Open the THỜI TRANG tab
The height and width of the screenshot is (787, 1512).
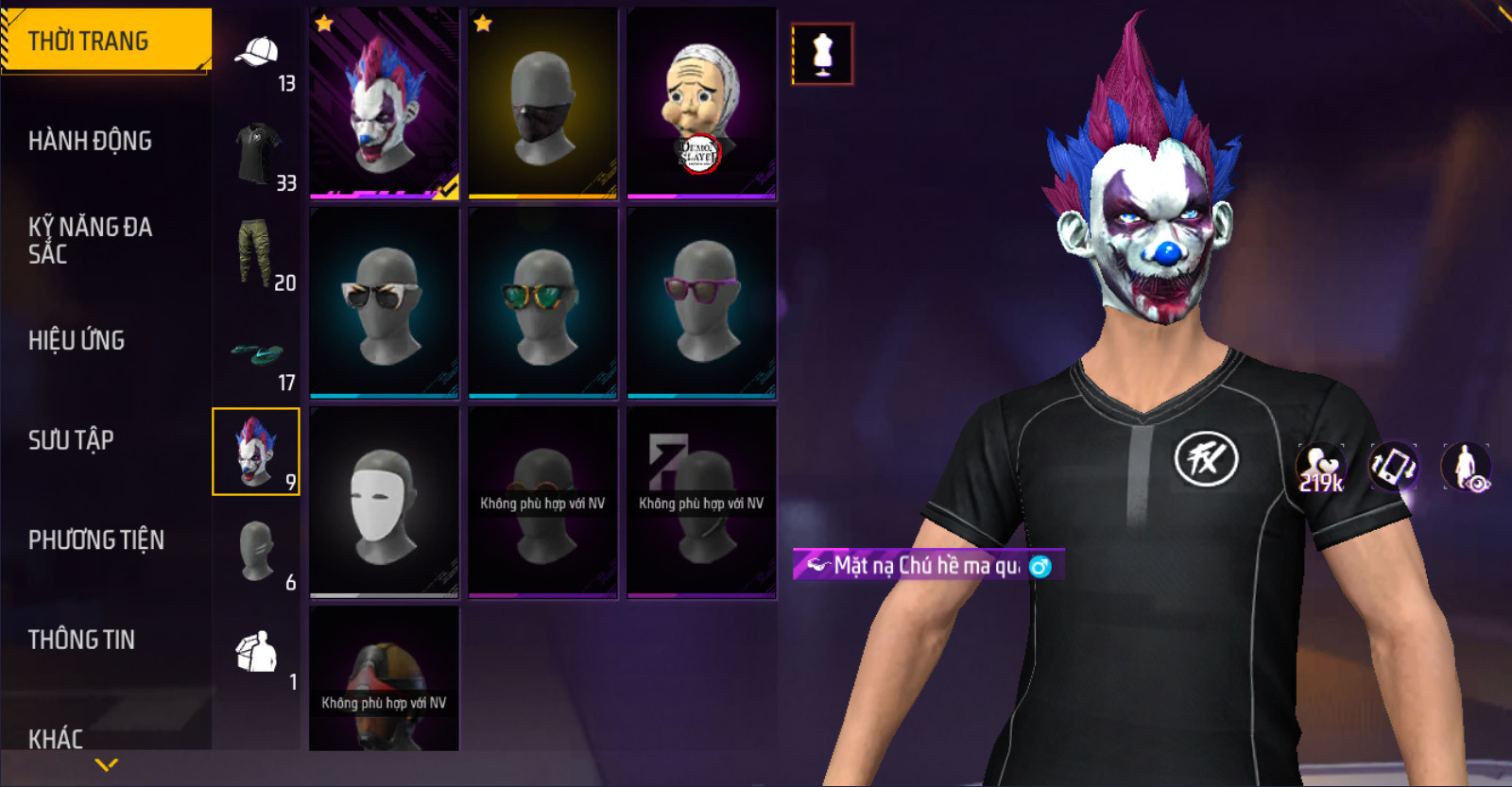(104, 41)
